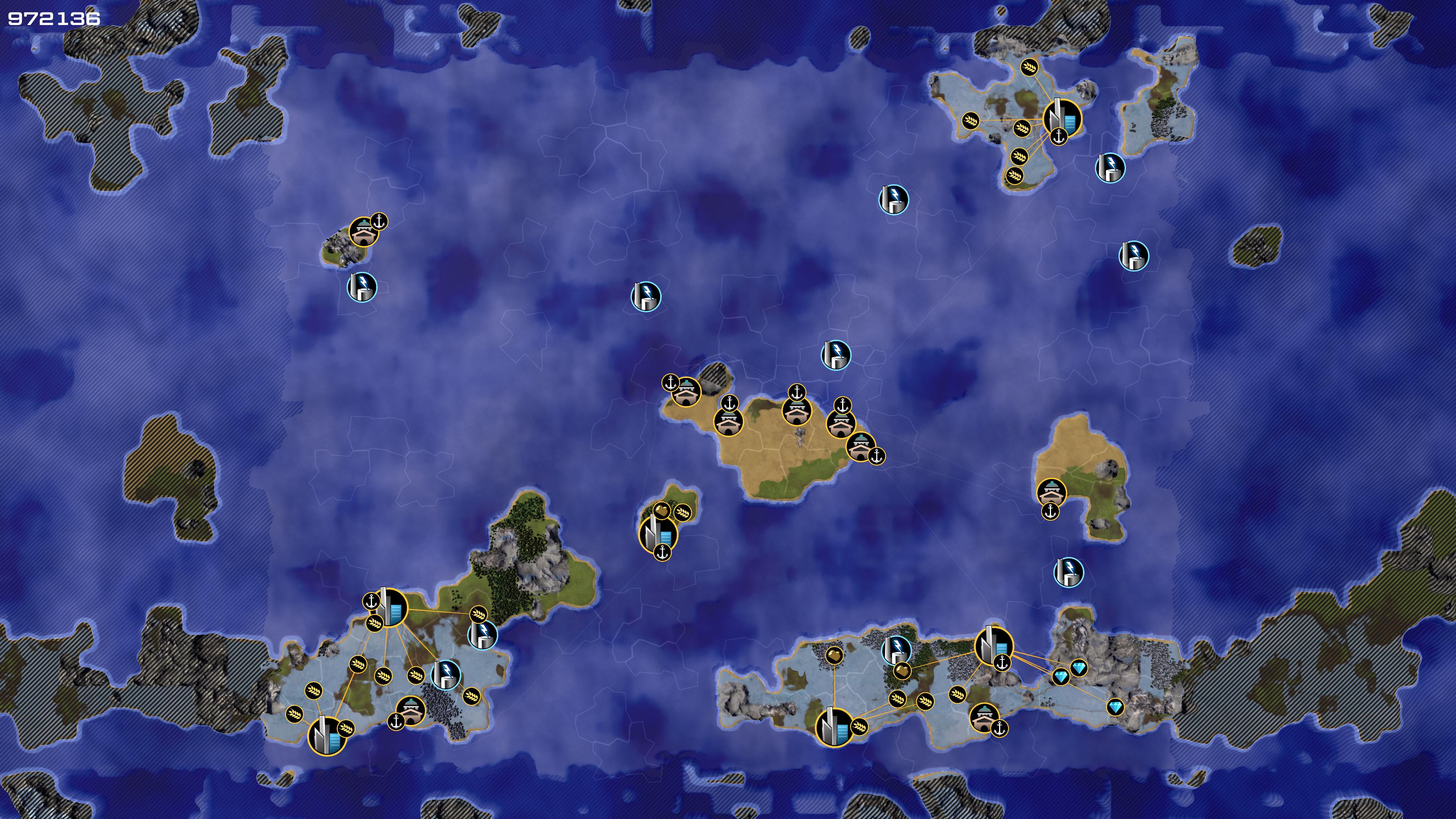The height and width of the screenshot is (819, 1456).
Task: Click the domed outpost with anchor at upper-left
Action: point(686,391)
